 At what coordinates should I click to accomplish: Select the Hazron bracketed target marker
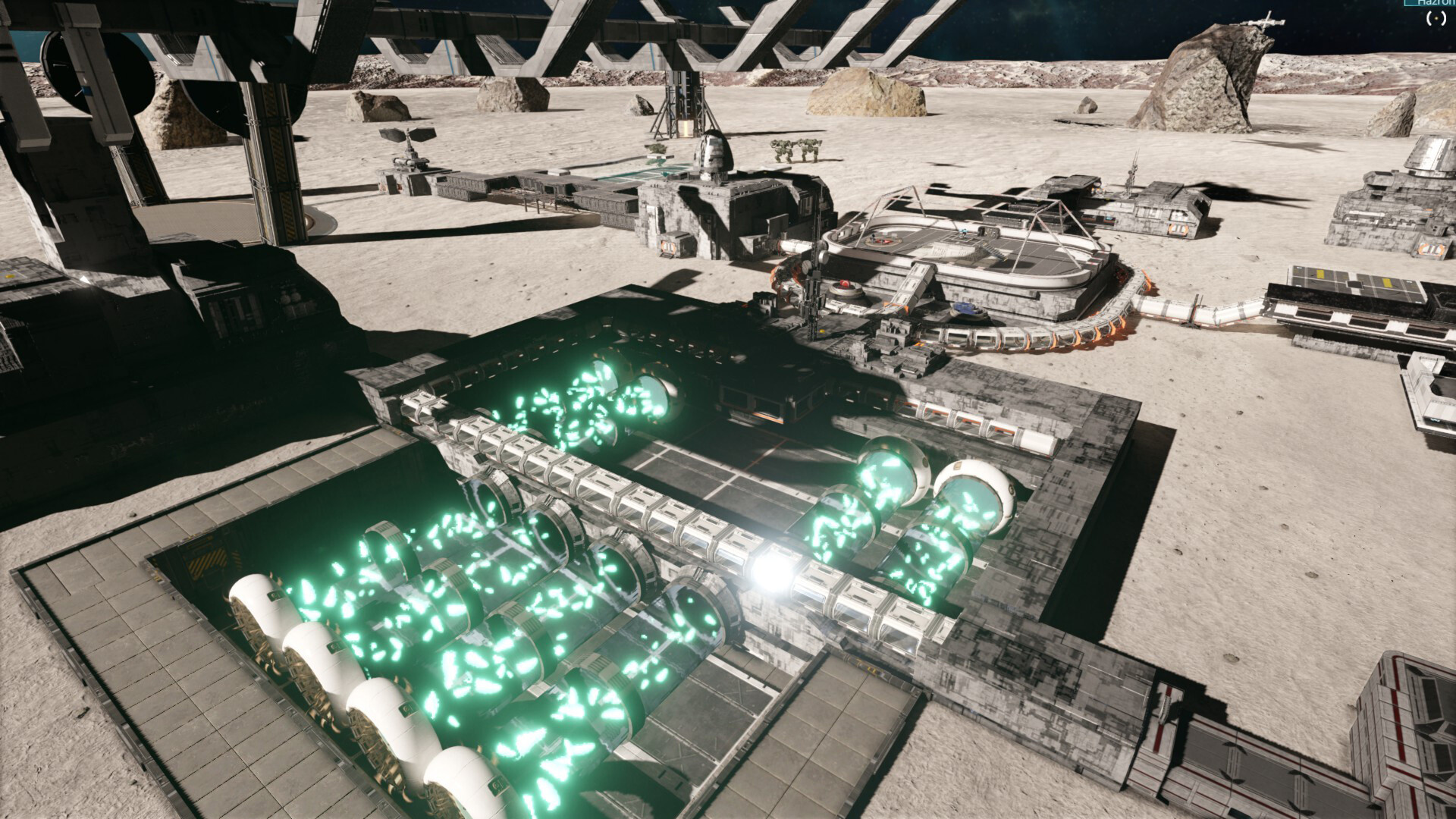[1436, 19]
